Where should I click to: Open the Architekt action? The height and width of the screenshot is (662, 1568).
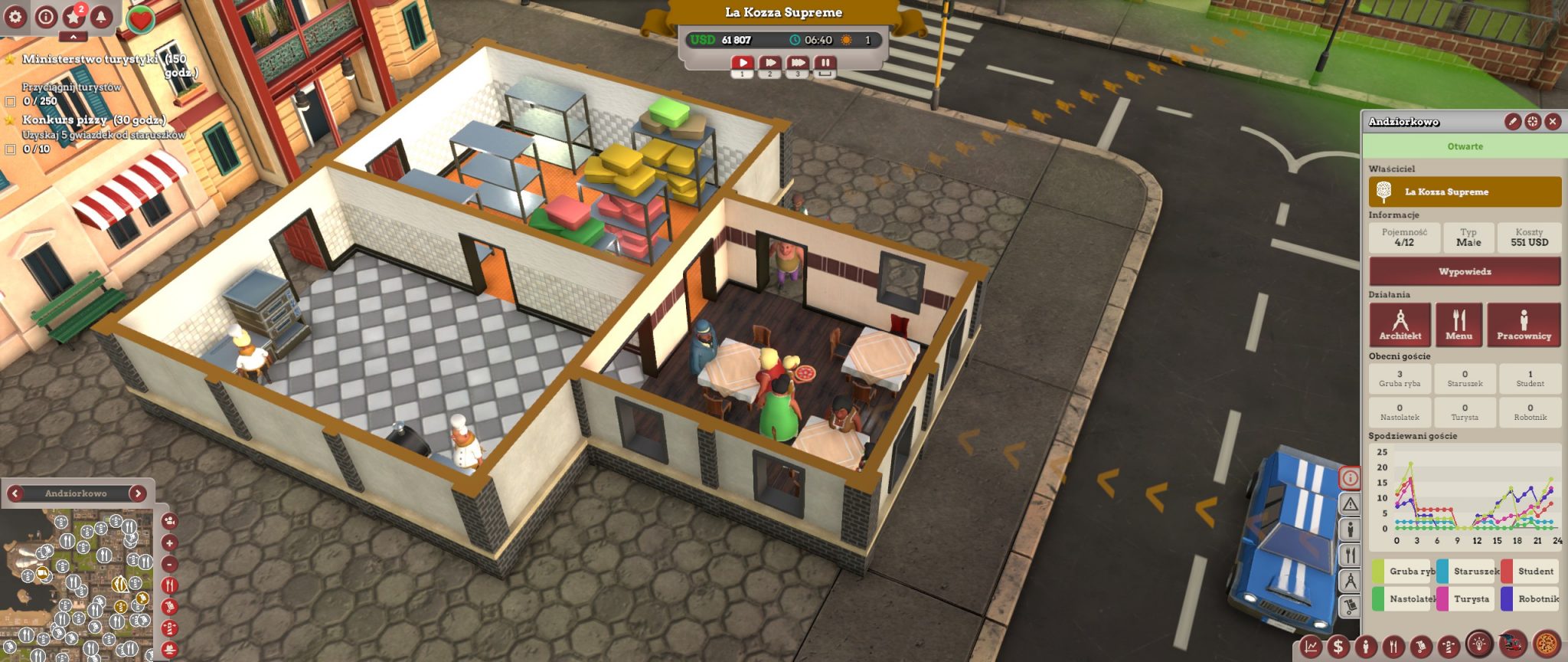click(1400, 324)
